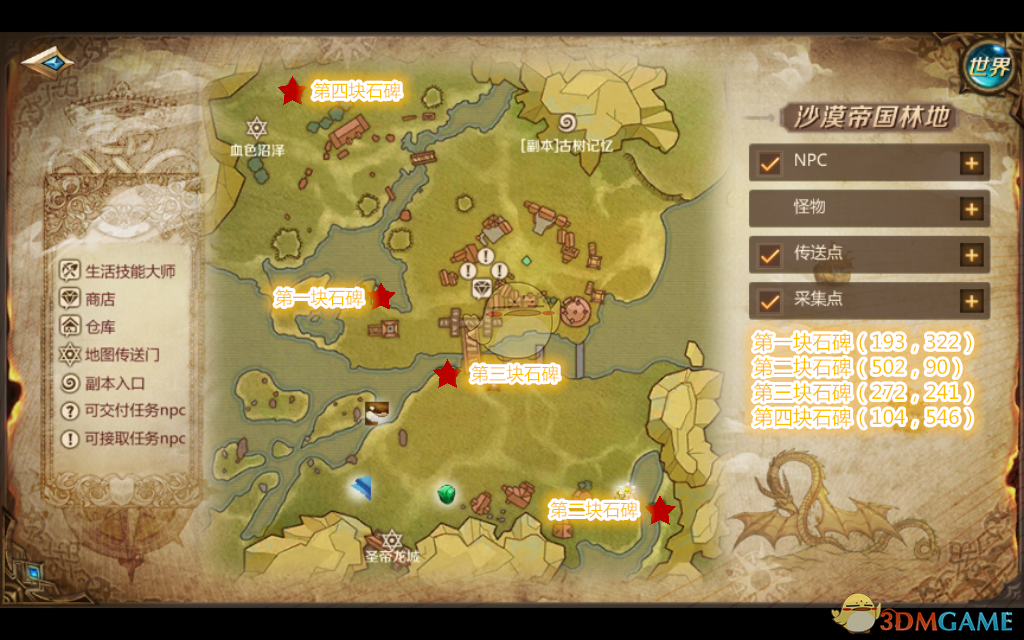Click the treasure chest marker on map
This screenshot has height=640, width=1024.
pyautogui.click(x=377, y=412)
